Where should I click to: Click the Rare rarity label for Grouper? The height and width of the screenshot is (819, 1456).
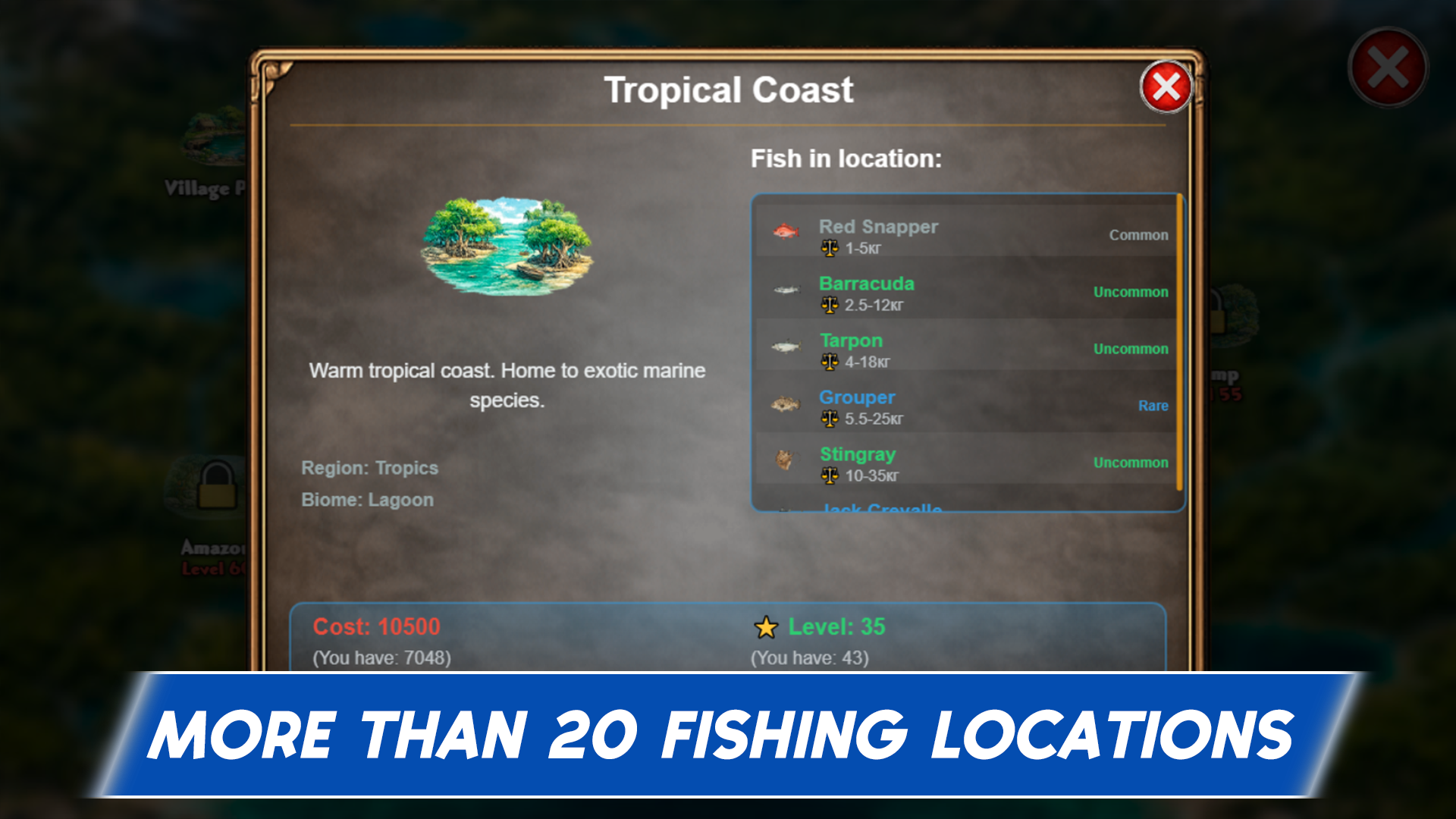tap(1153, 406)
